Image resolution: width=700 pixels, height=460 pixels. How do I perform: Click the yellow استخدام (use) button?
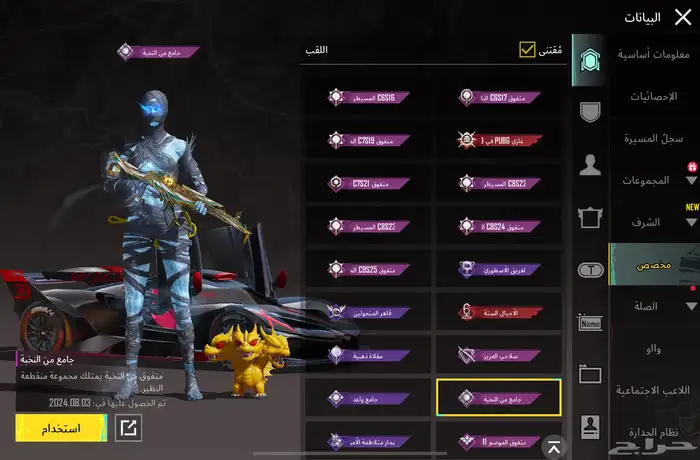click(x=61, y=428)
